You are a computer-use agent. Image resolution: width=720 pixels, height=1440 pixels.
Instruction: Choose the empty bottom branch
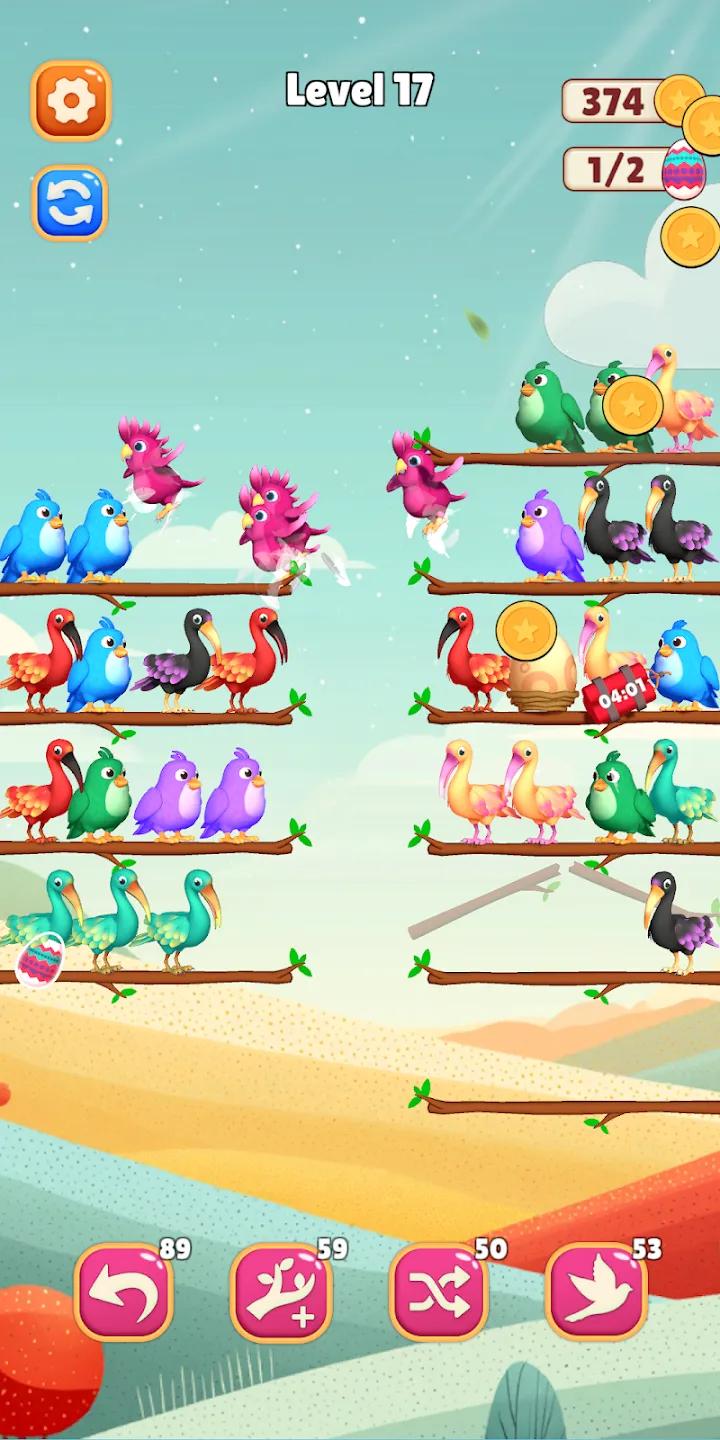coord(570,1106)
